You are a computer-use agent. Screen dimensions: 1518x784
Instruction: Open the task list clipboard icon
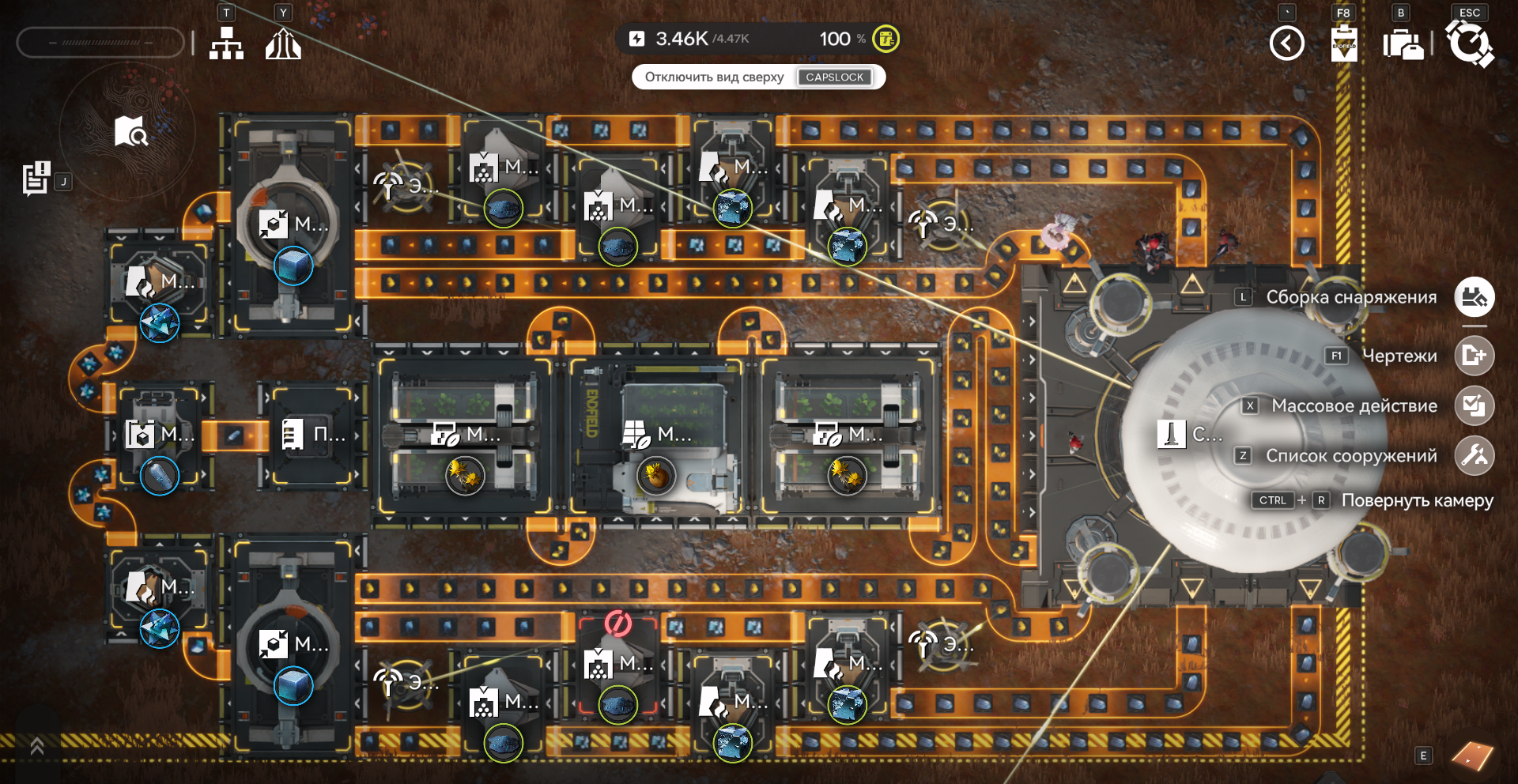[x=36, y=179]
